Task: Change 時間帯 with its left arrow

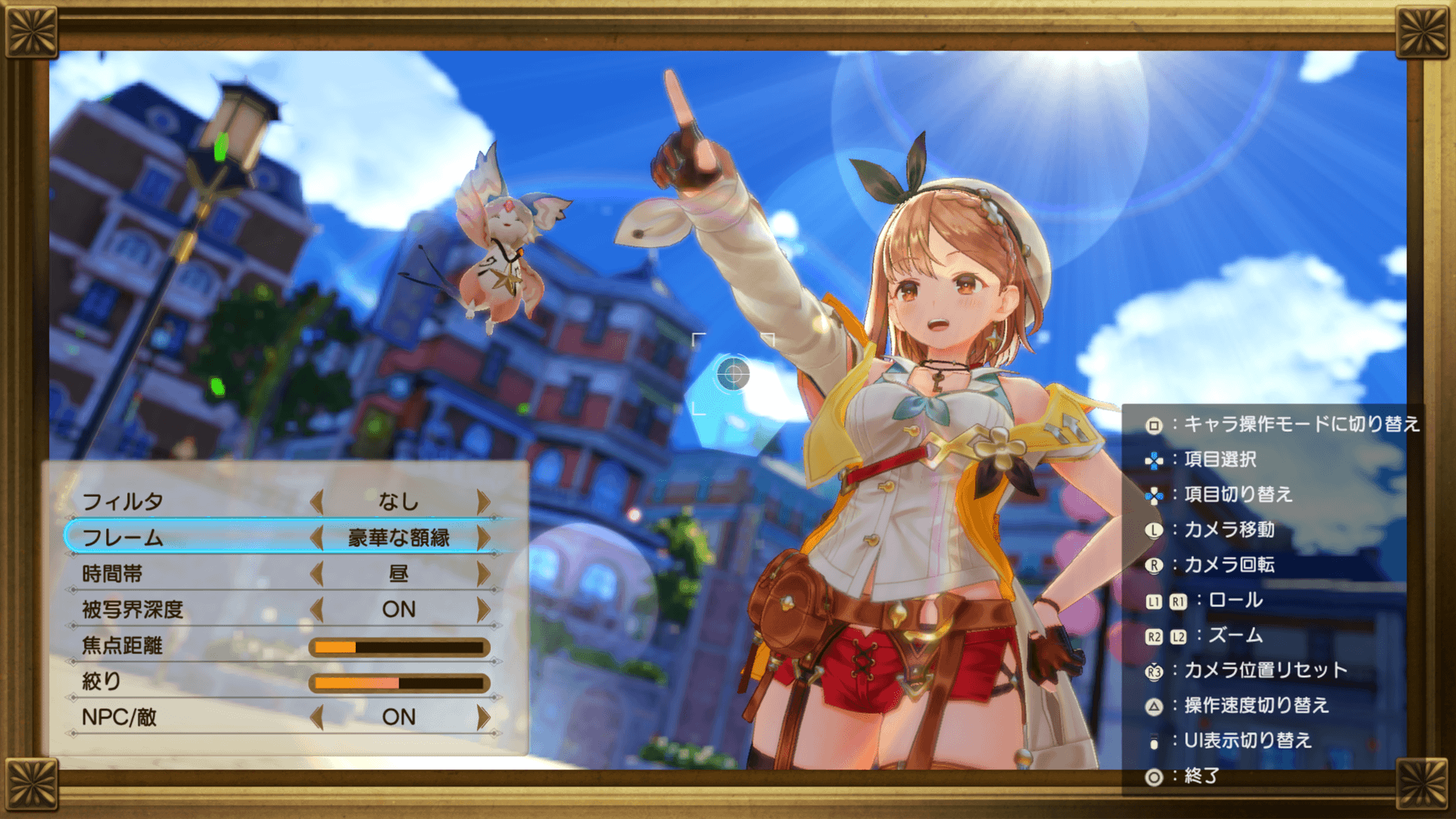Action: [317, 573]
